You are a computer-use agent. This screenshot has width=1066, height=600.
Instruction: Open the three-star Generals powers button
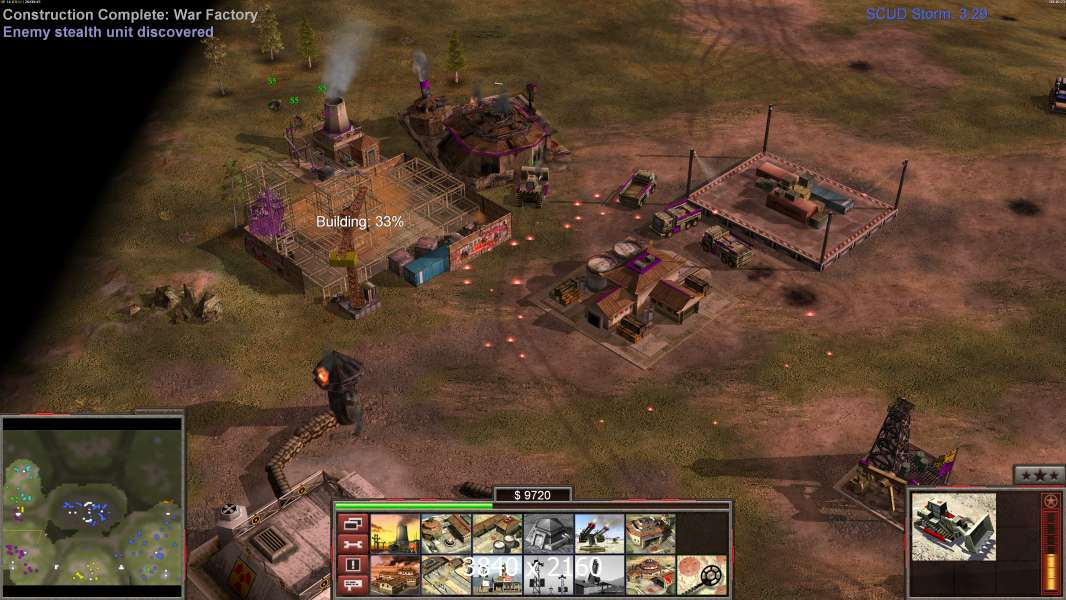1039,474
